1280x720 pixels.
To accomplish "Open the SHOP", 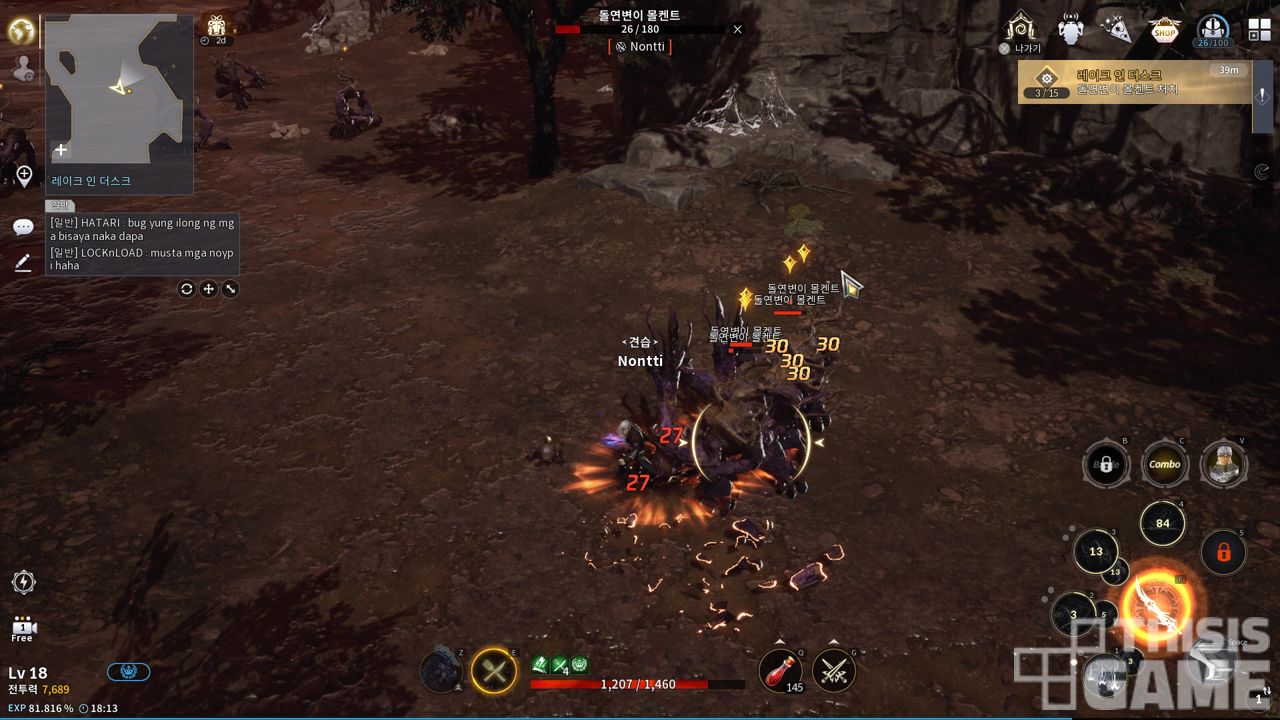I will tap(1164, 31).
